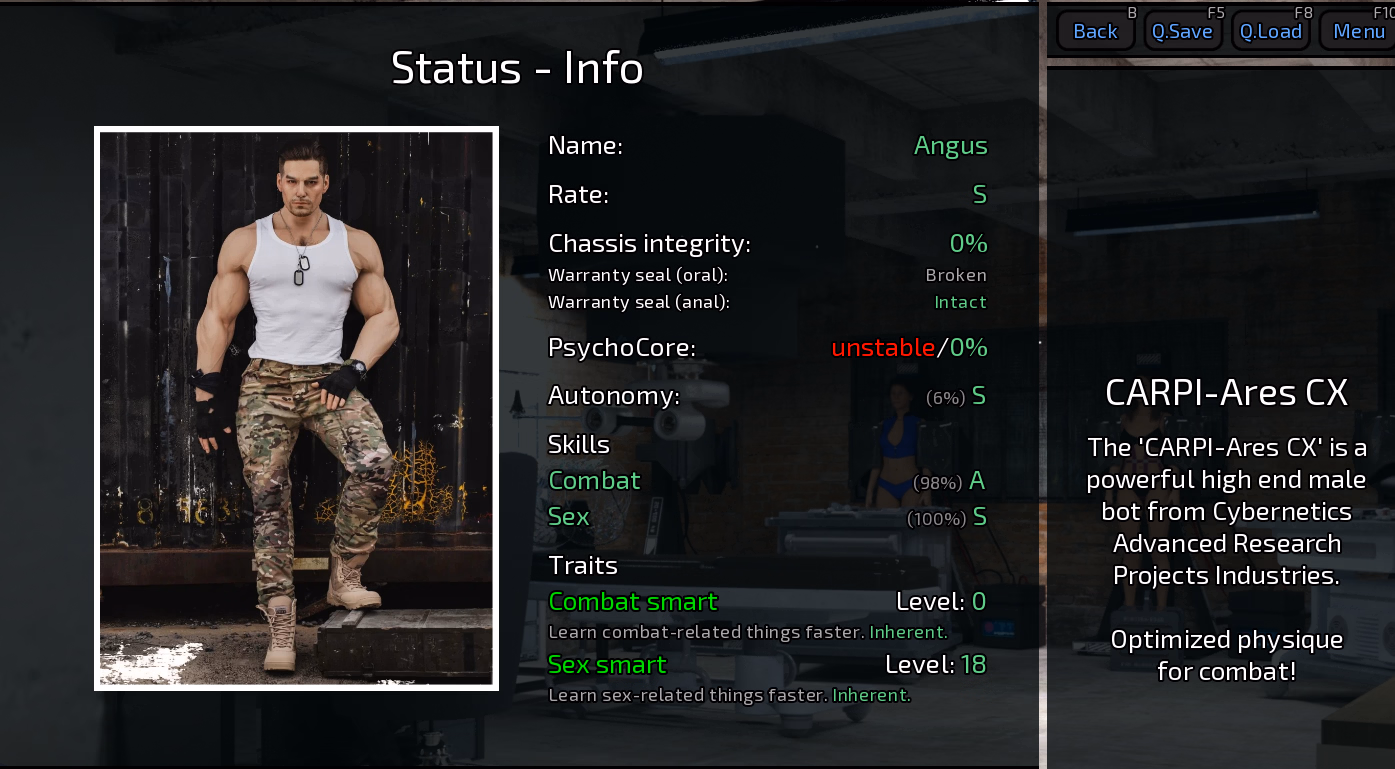This screenshot has width=1395, height=769.
Task: Select the Combat smart trait
Action: click(x=633, y=602)
